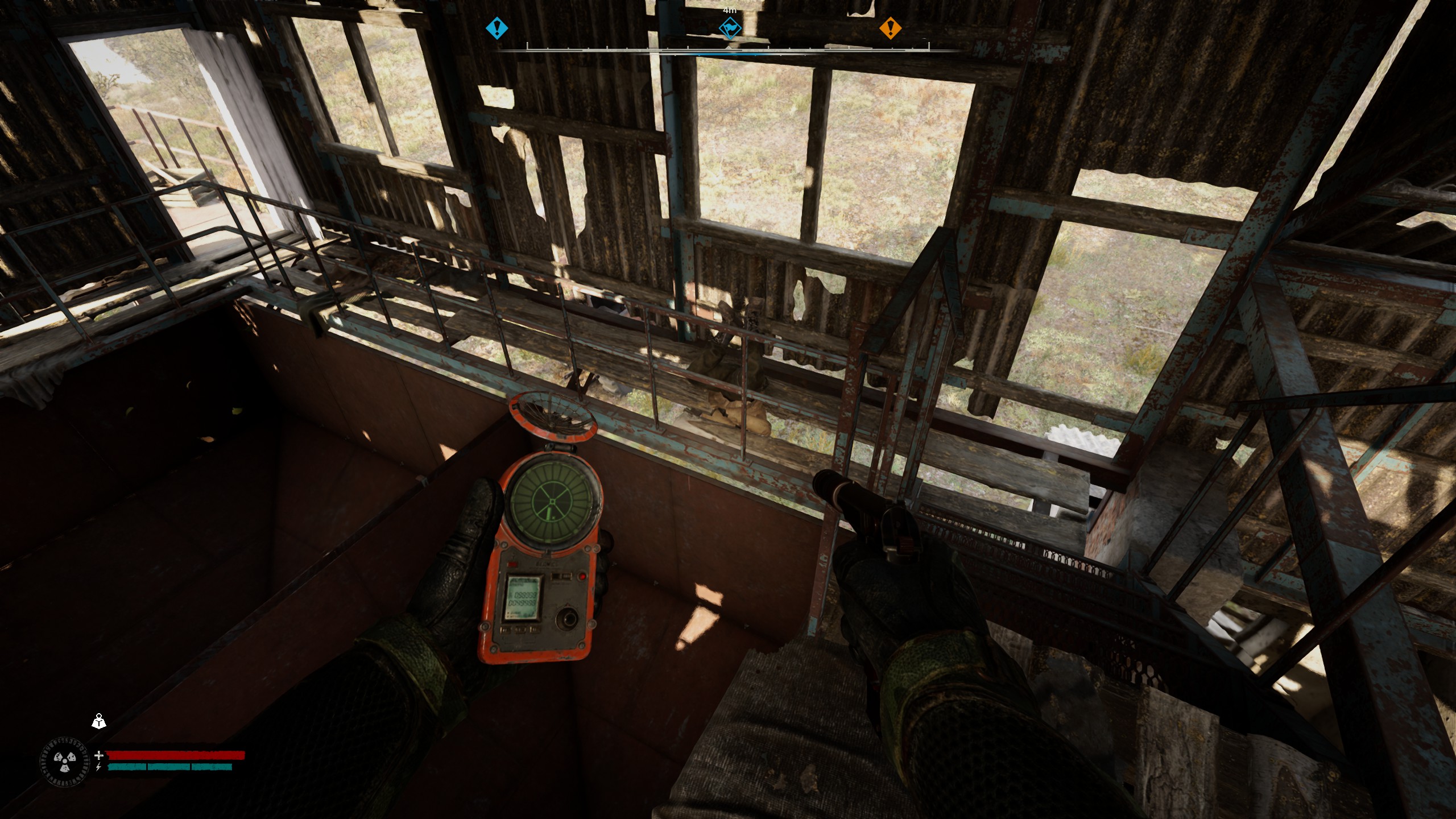Click the orange exclamation compass marker

pyautogui.click(x=890, y=27)
